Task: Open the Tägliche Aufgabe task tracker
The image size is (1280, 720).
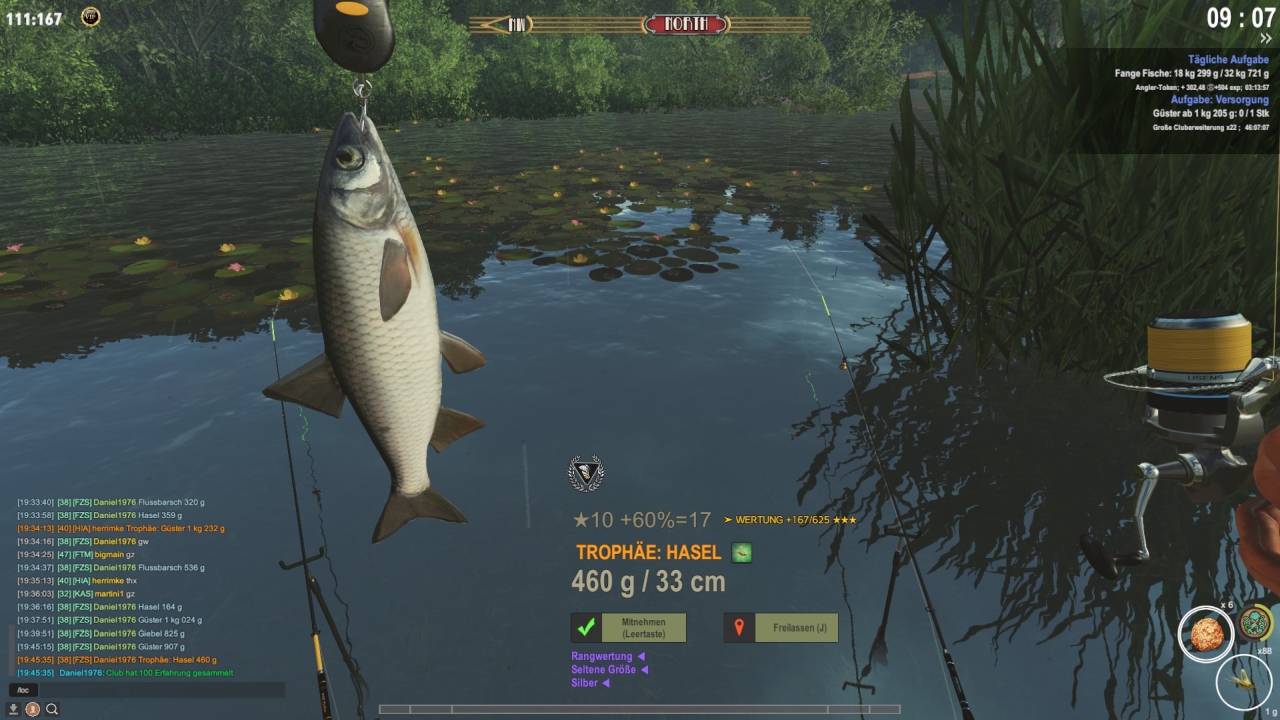Action: (1228, 60)
